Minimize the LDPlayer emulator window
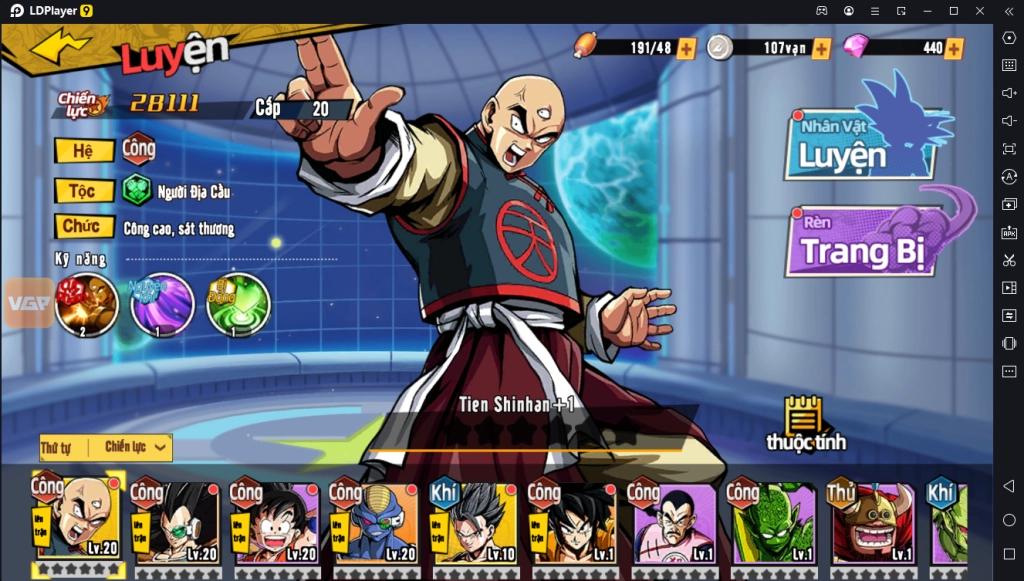The height and width of the screenshot is (581, 1024). click(927, 10)
